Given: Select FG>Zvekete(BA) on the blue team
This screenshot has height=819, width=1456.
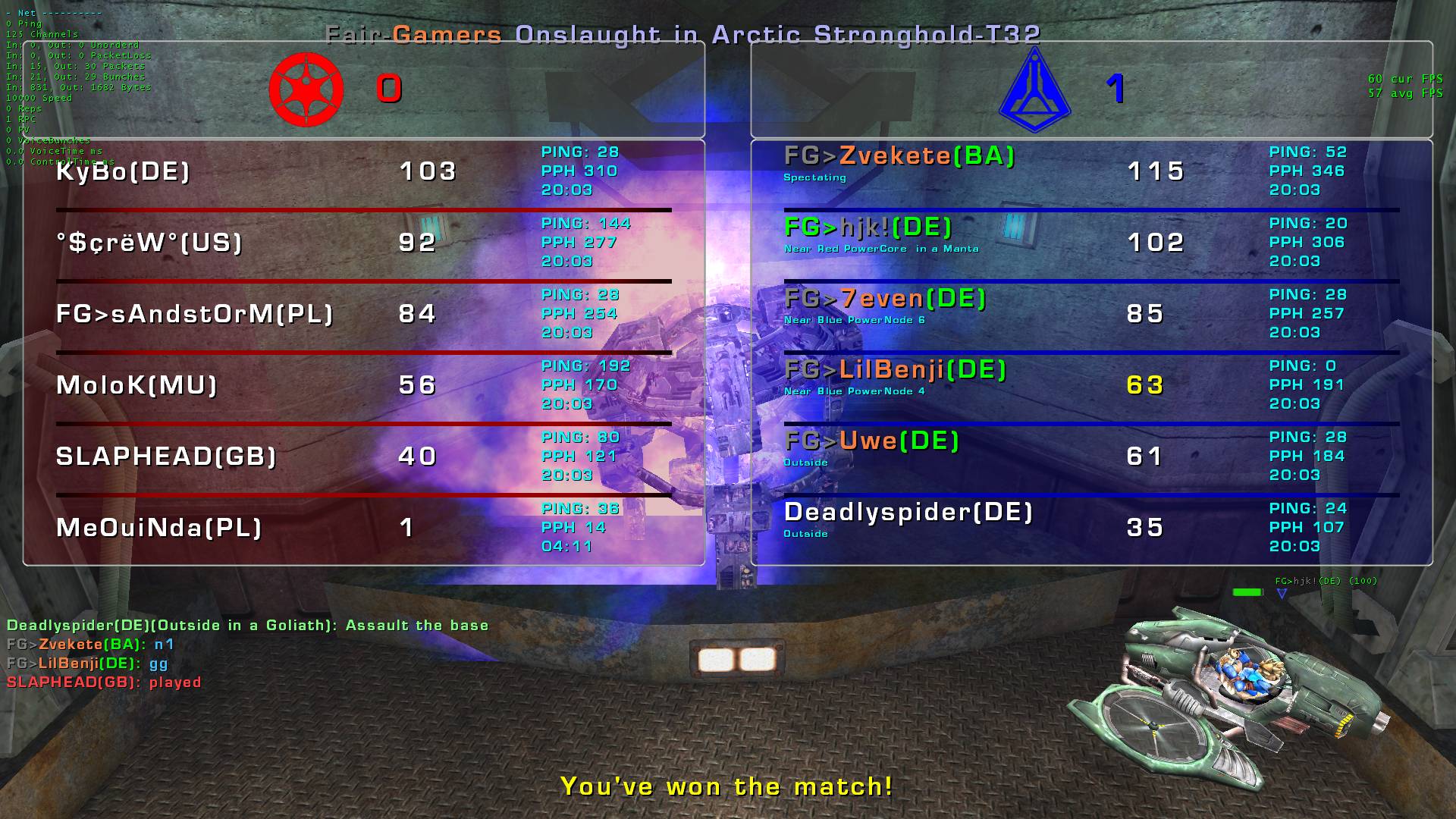Looking at the screenshot, I should tap(899, 156).
